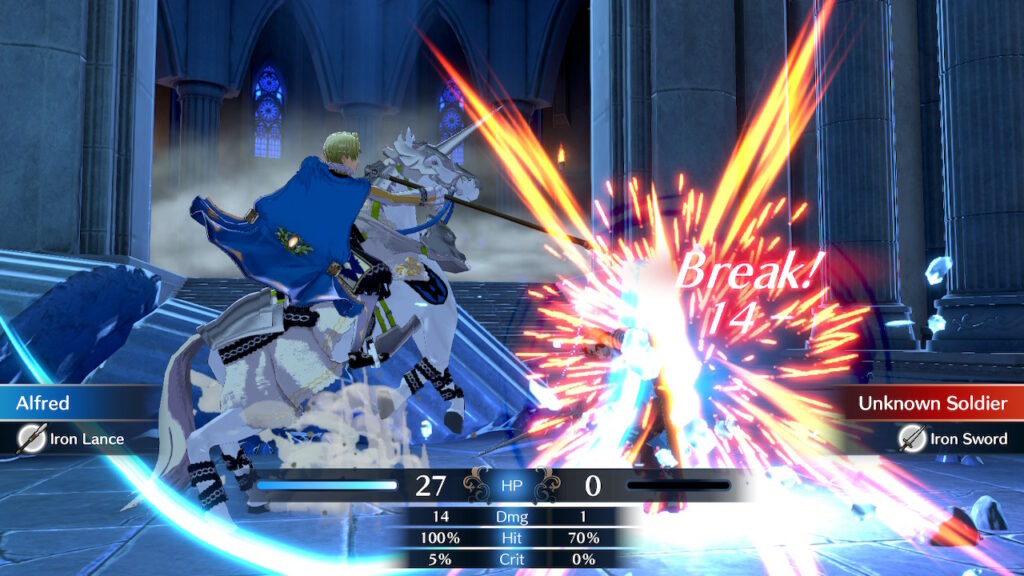Screen dimensions: 1024x576
Task: Click the Unknown Soldier's Iron Sword icon
Action: click(x=911, y=438)
